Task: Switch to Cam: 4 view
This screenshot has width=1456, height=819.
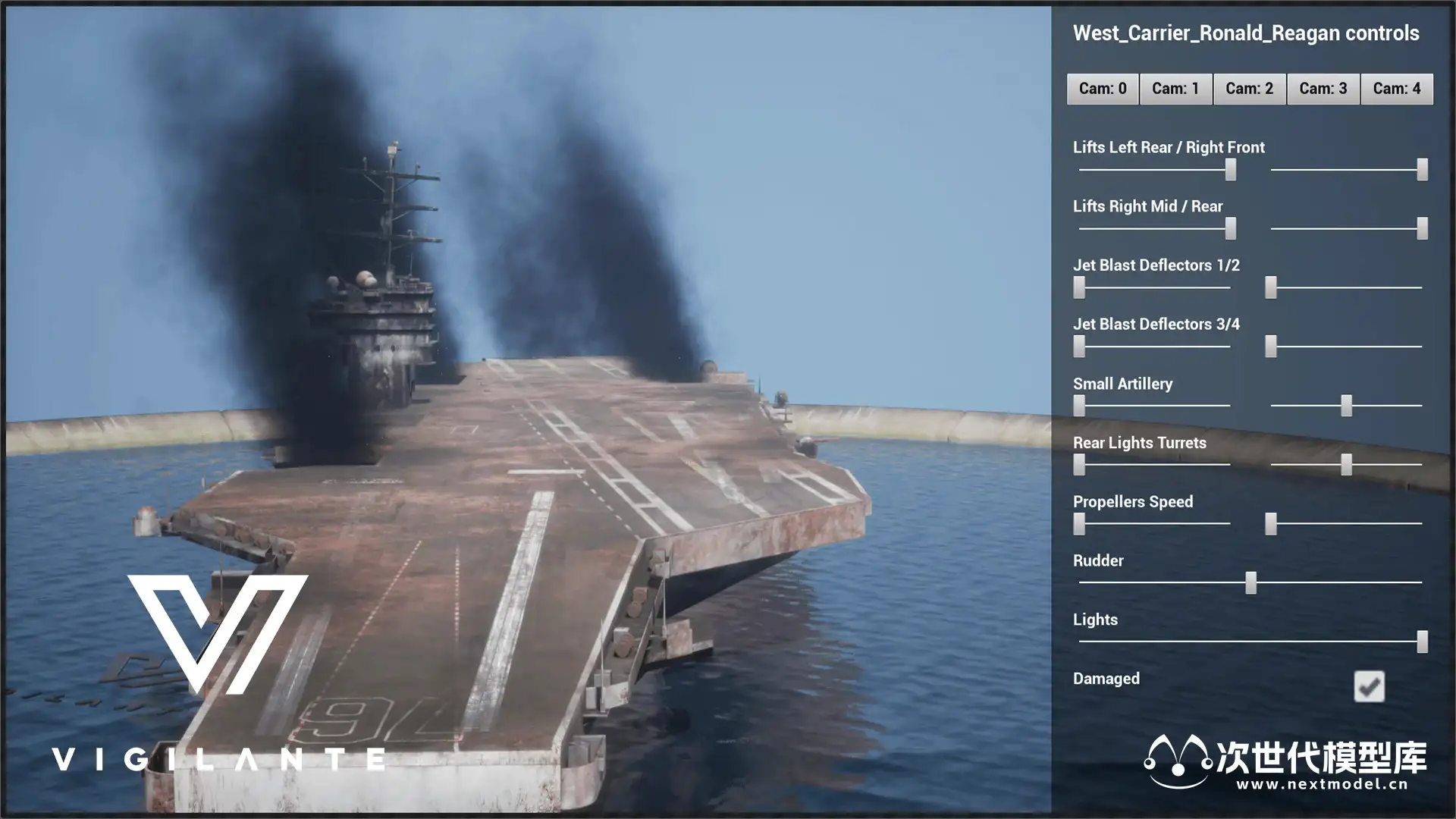Action: [x=1396, y=89]
